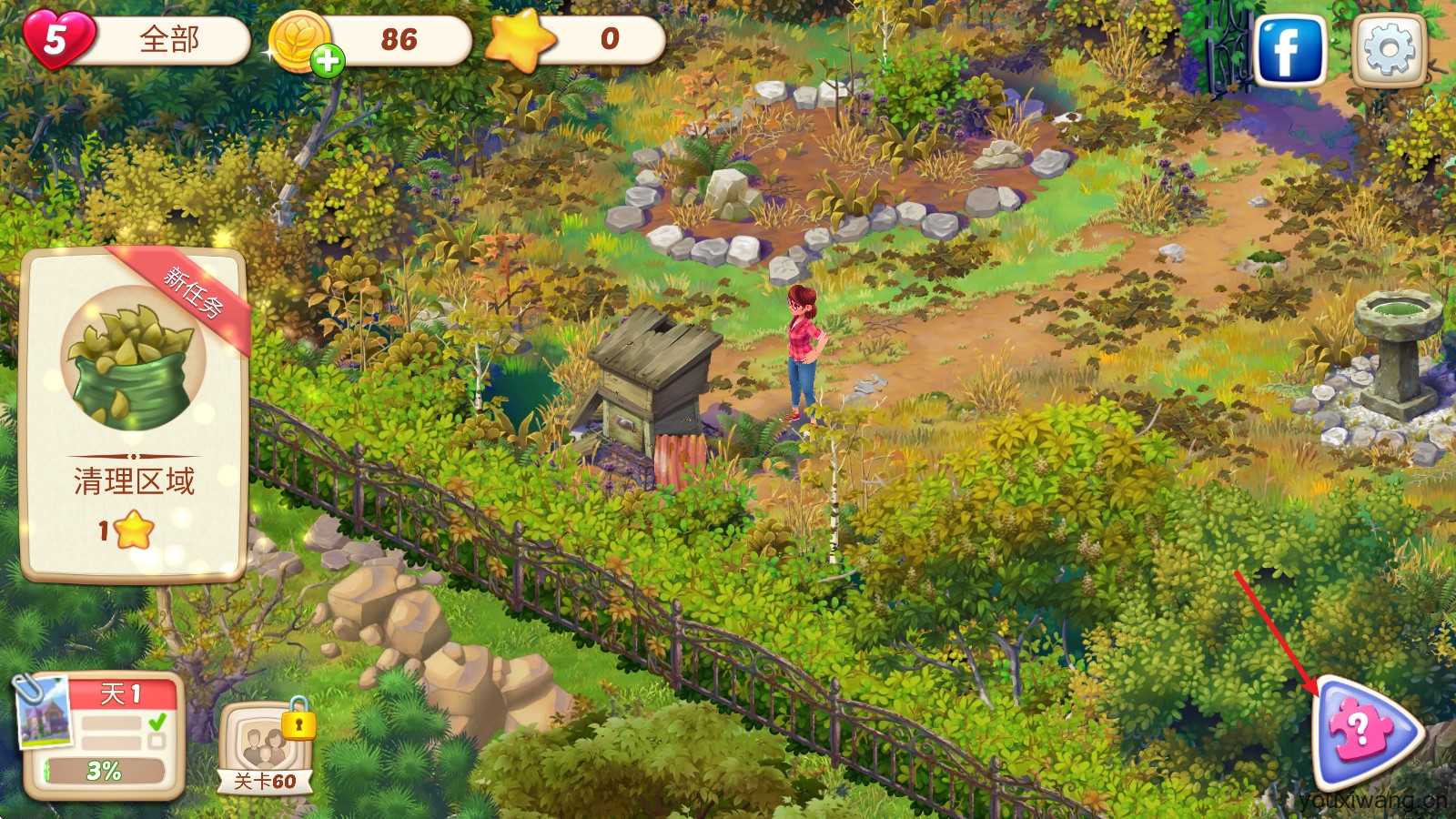Screen dimensions: 1456x819
Task: Open the 清理区域 new task card
Action: (134, 415)
